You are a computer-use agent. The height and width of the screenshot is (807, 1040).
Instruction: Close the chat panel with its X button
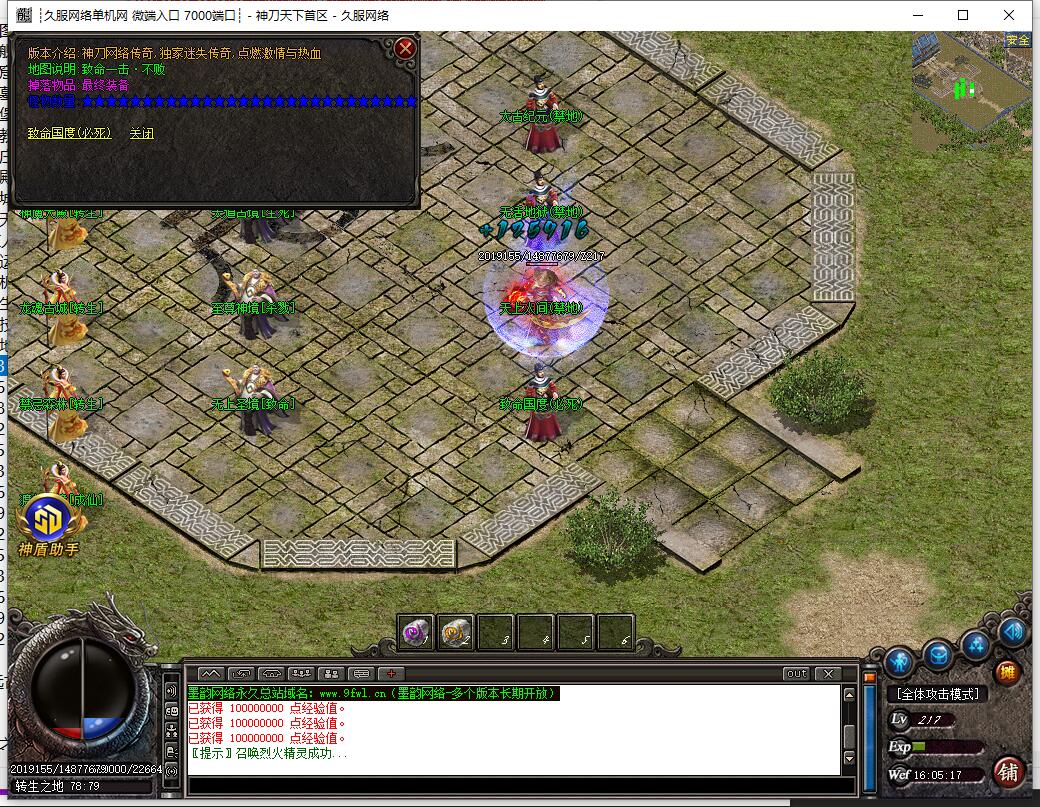point(827,674)
